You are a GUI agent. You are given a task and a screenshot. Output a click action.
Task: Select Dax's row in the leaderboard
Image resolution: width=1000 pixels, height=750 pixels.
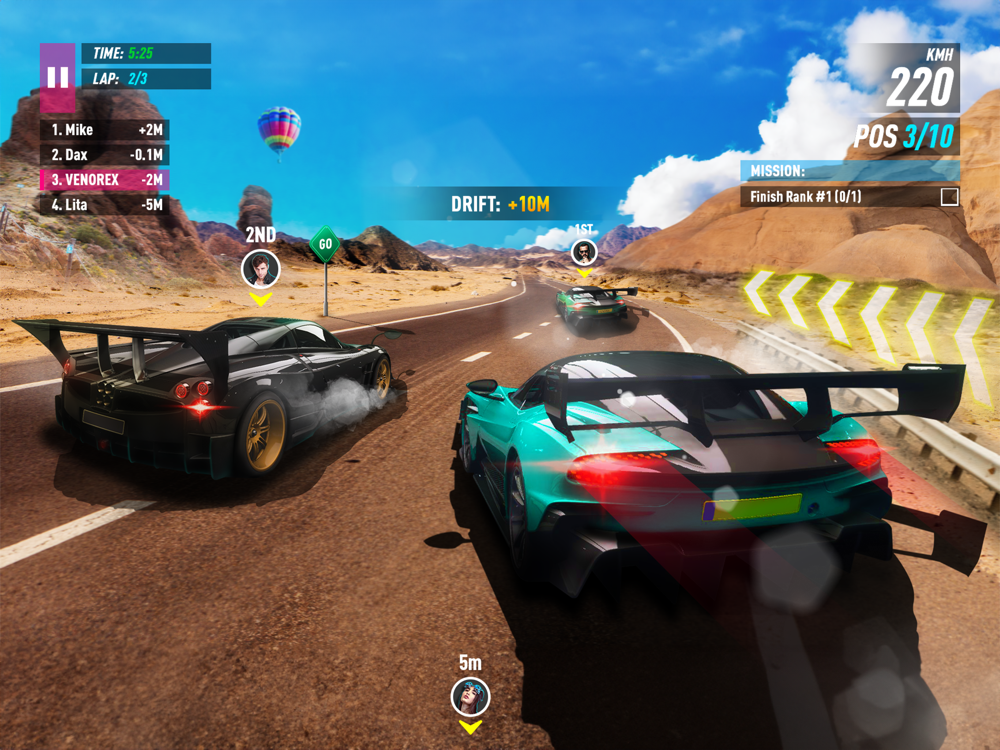[104, 155]
